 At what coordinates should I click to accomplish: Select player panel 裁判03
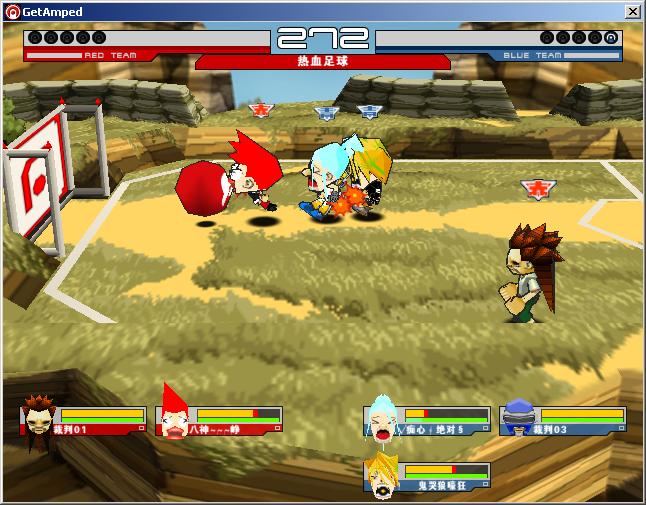(x=564, y=421)
